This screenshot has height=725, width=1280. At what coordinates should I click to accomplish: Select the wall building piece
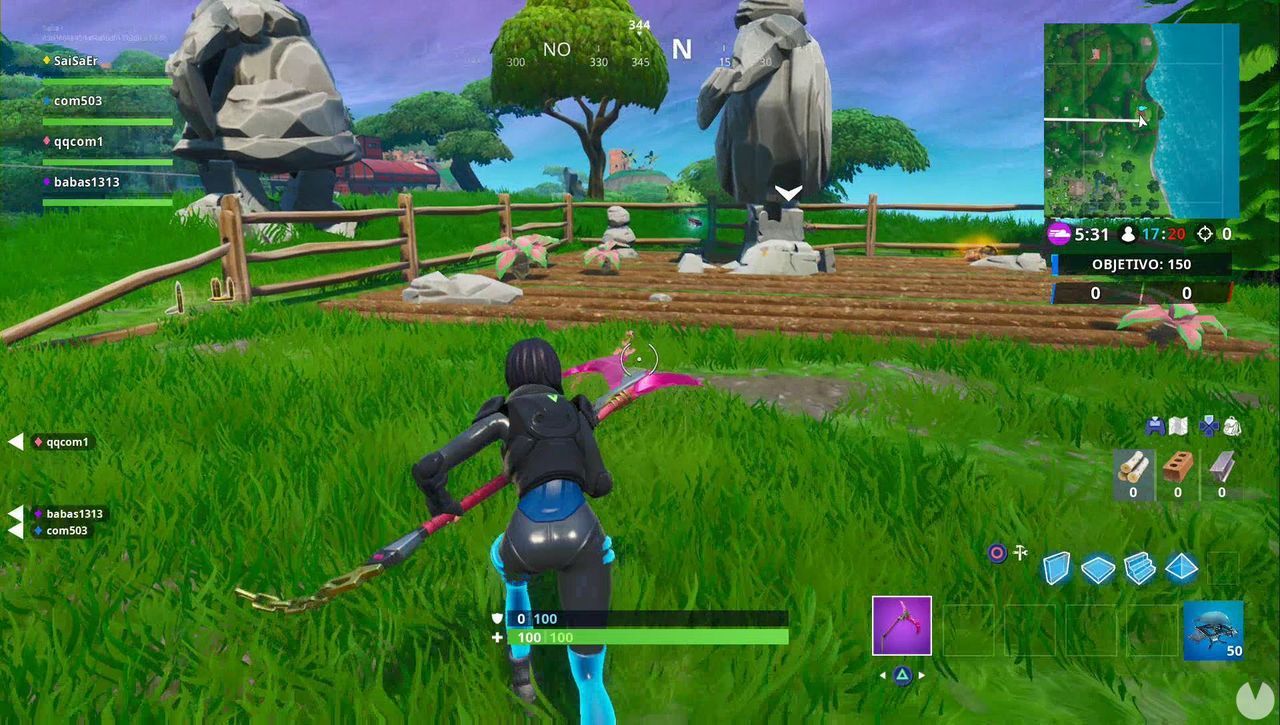pyautogui.click(x=1058, y=570)
